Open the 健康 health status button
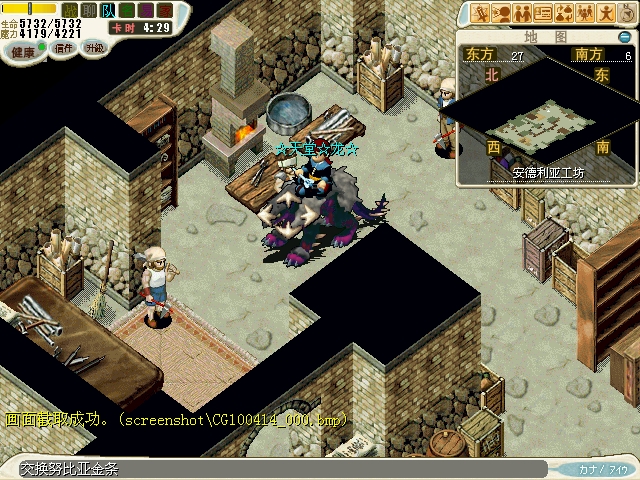The height and width of the screenshot is (480, 640). (x=22, y=48)
